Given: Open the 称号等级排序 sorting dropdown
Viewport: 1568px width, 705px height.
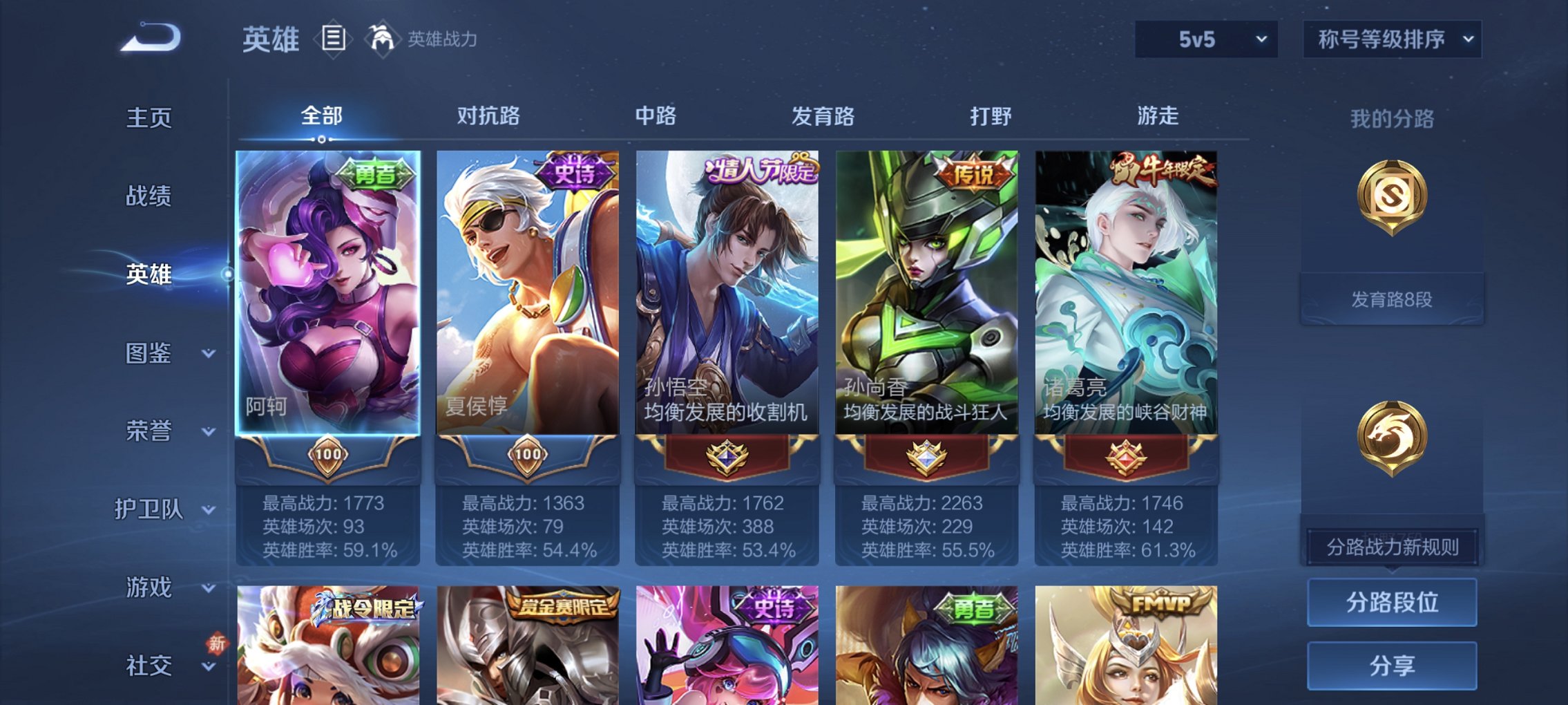Looking at the screenshot, I should [x=1397, y=39].
